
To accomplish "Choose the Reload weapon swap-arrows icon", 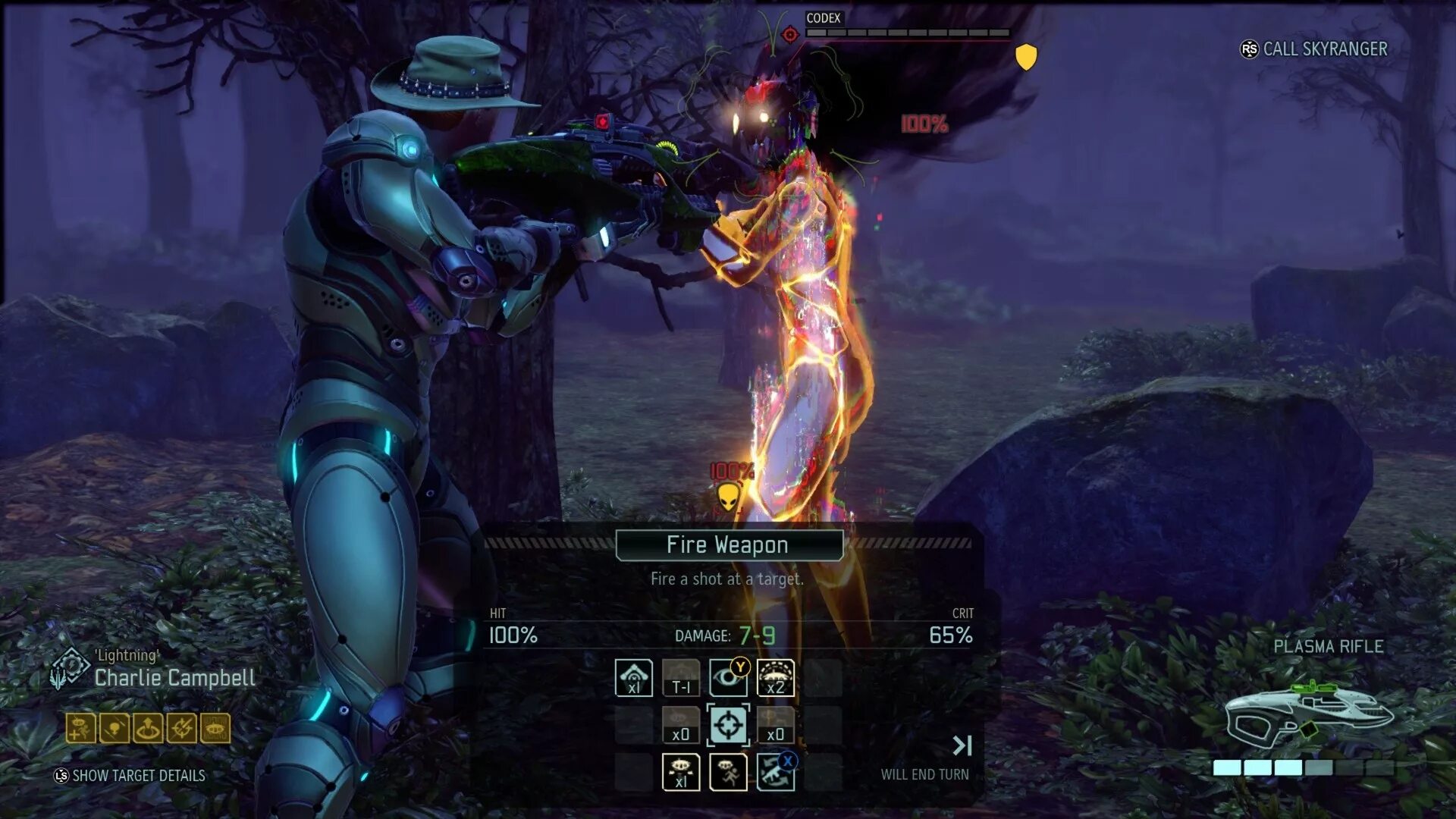I will pos(776,773).
